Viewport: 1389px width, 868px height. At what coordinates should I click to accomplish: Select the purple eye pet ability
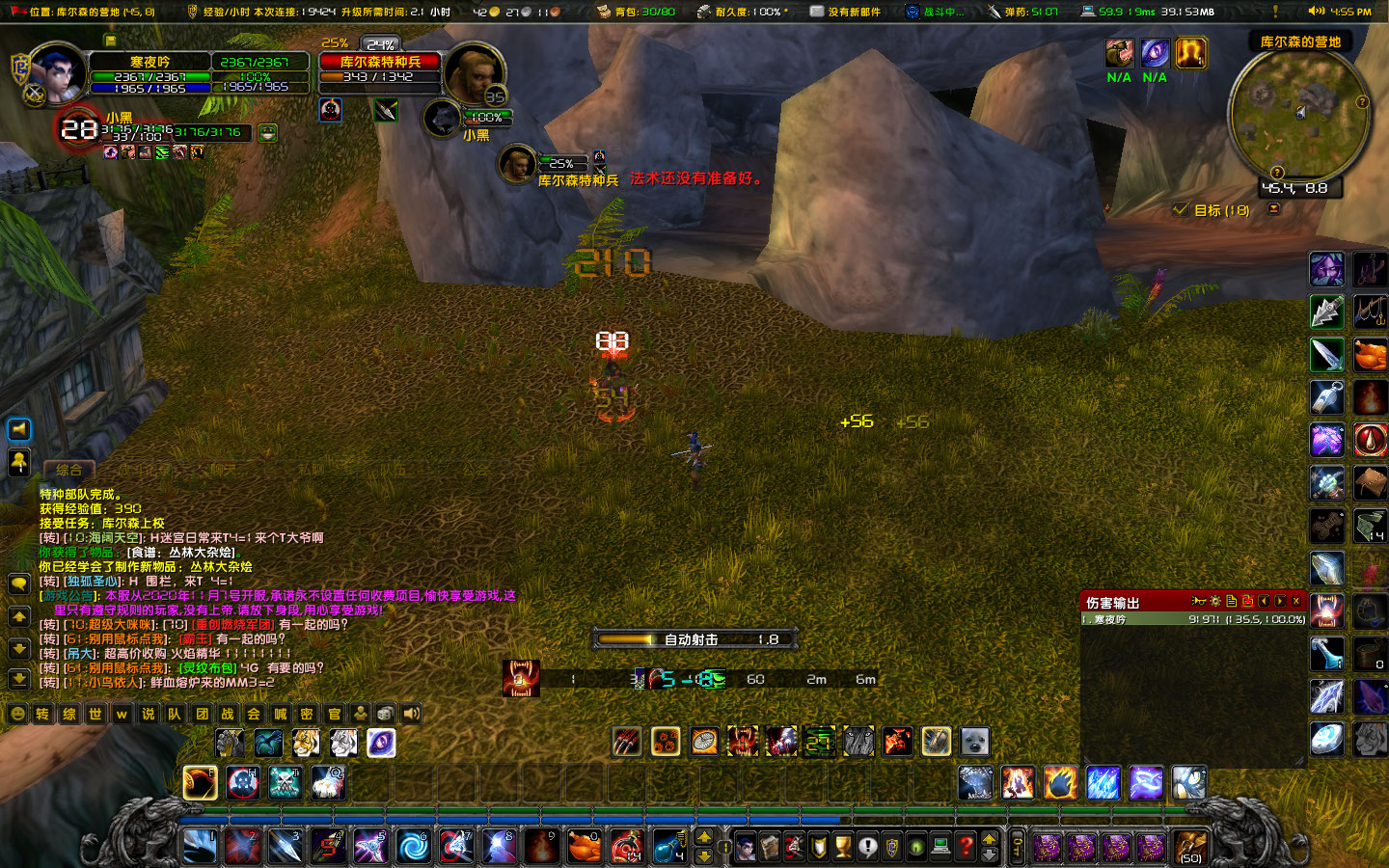381,743
